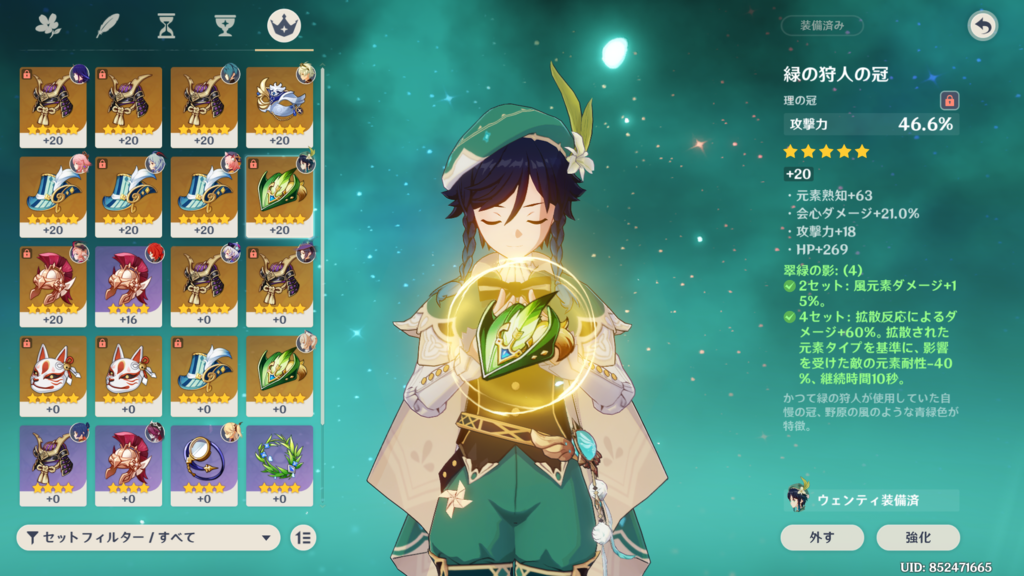Go back using the return arrow button
The height and width of the screenshot is (576, 1024).
coord(983,27)
